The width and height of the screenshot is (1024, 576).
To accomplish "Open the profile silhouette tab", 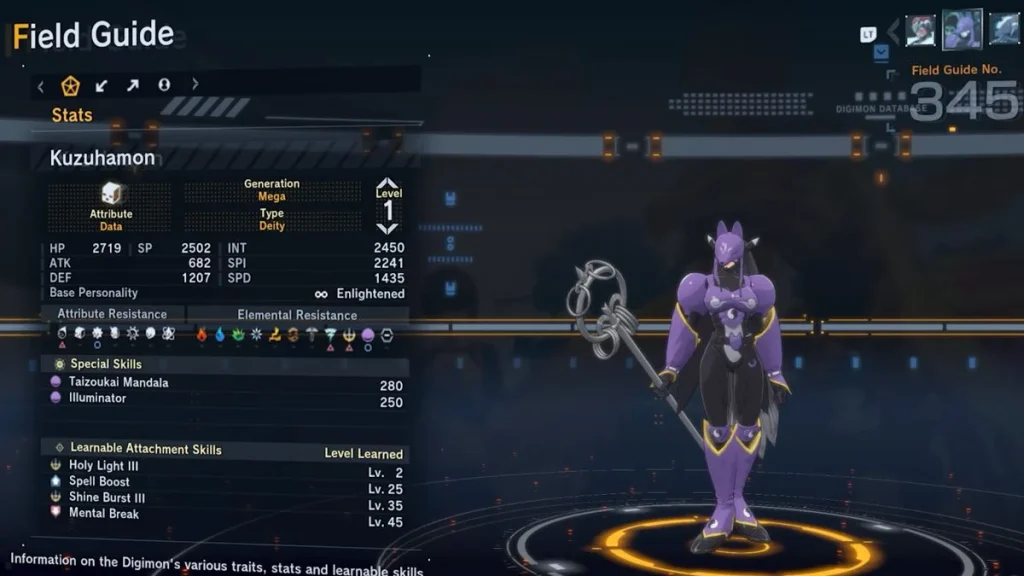I will point(164,86).
